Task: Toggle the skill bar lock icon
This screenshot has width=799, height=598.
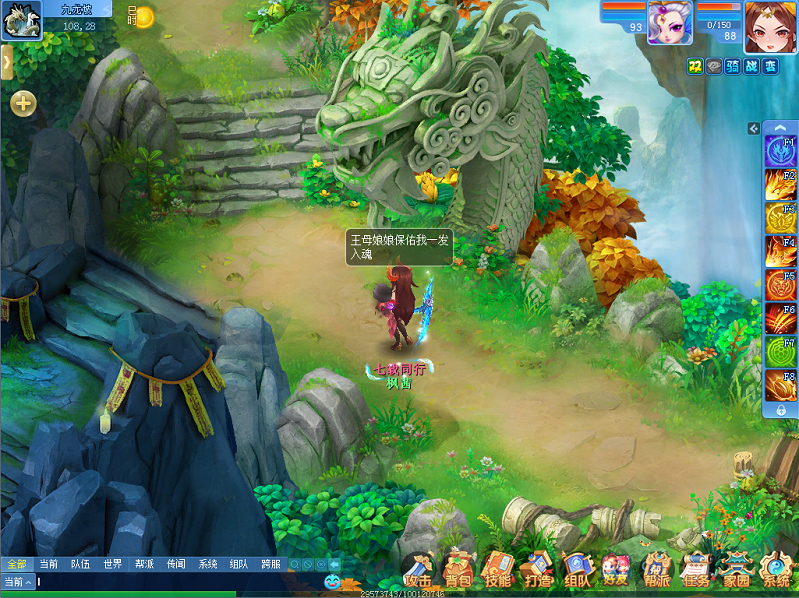Action: click(780, 410)
